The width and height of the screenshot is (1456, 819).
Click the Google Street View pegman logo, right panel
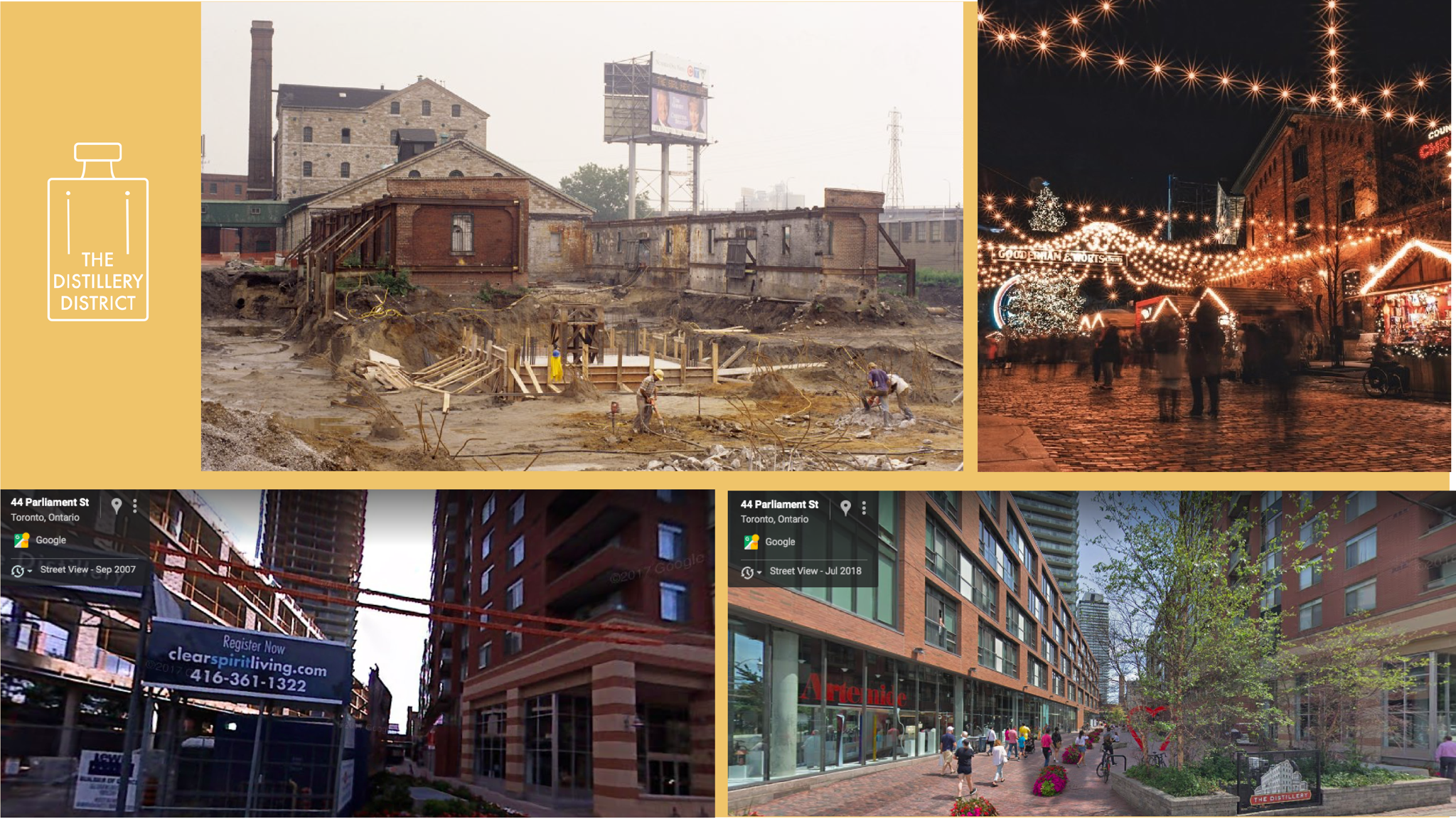point(751,543)
